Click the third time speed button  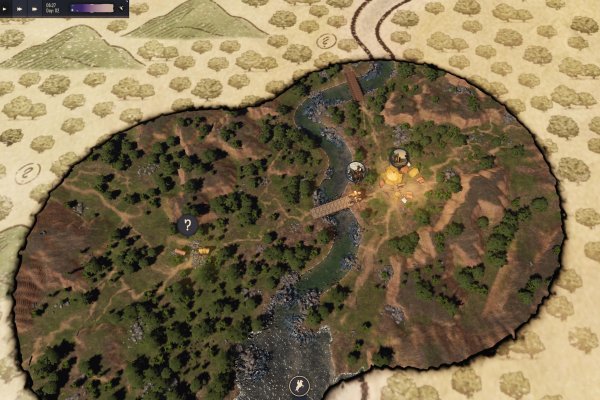tap(35, 8)
